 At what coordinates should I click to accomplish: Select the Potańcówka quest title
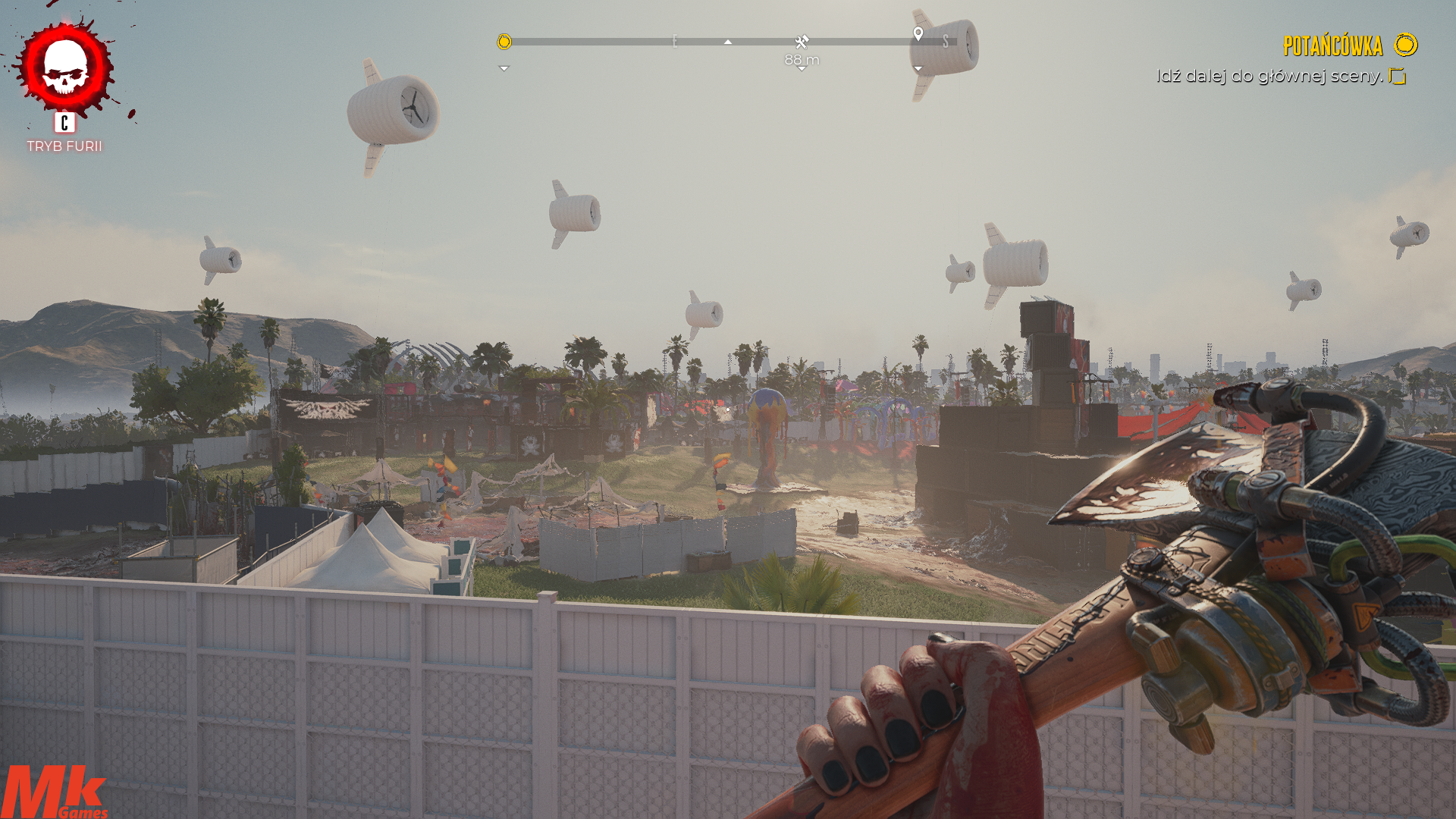1332,46
